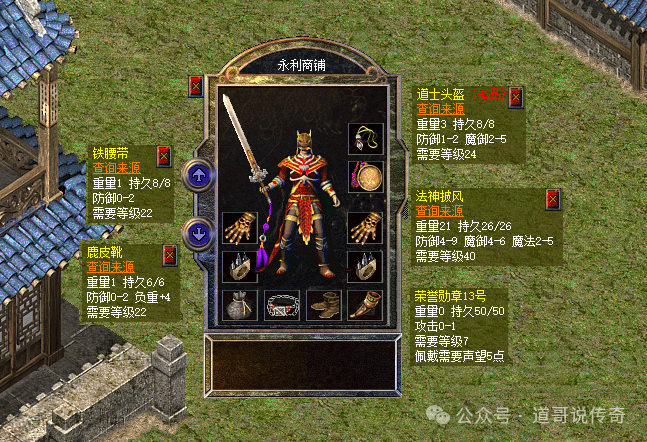
Task: Select the right golden glove slot
Action: point(364,228)
